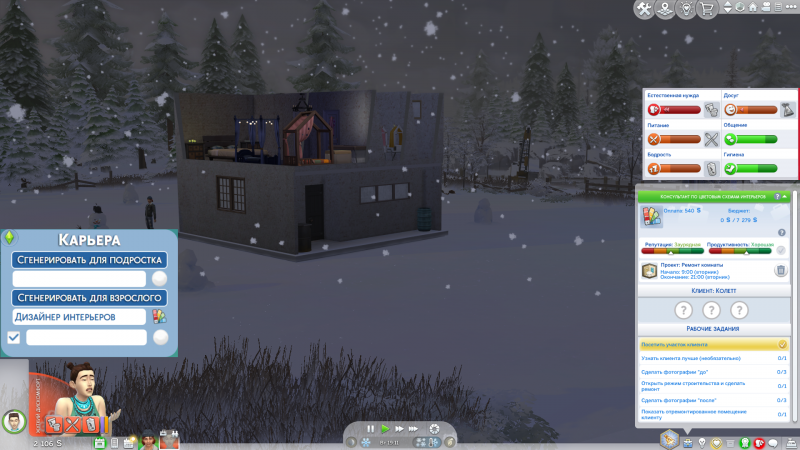
Task: Pause the game with the pause button
Action: coord(370,429)
